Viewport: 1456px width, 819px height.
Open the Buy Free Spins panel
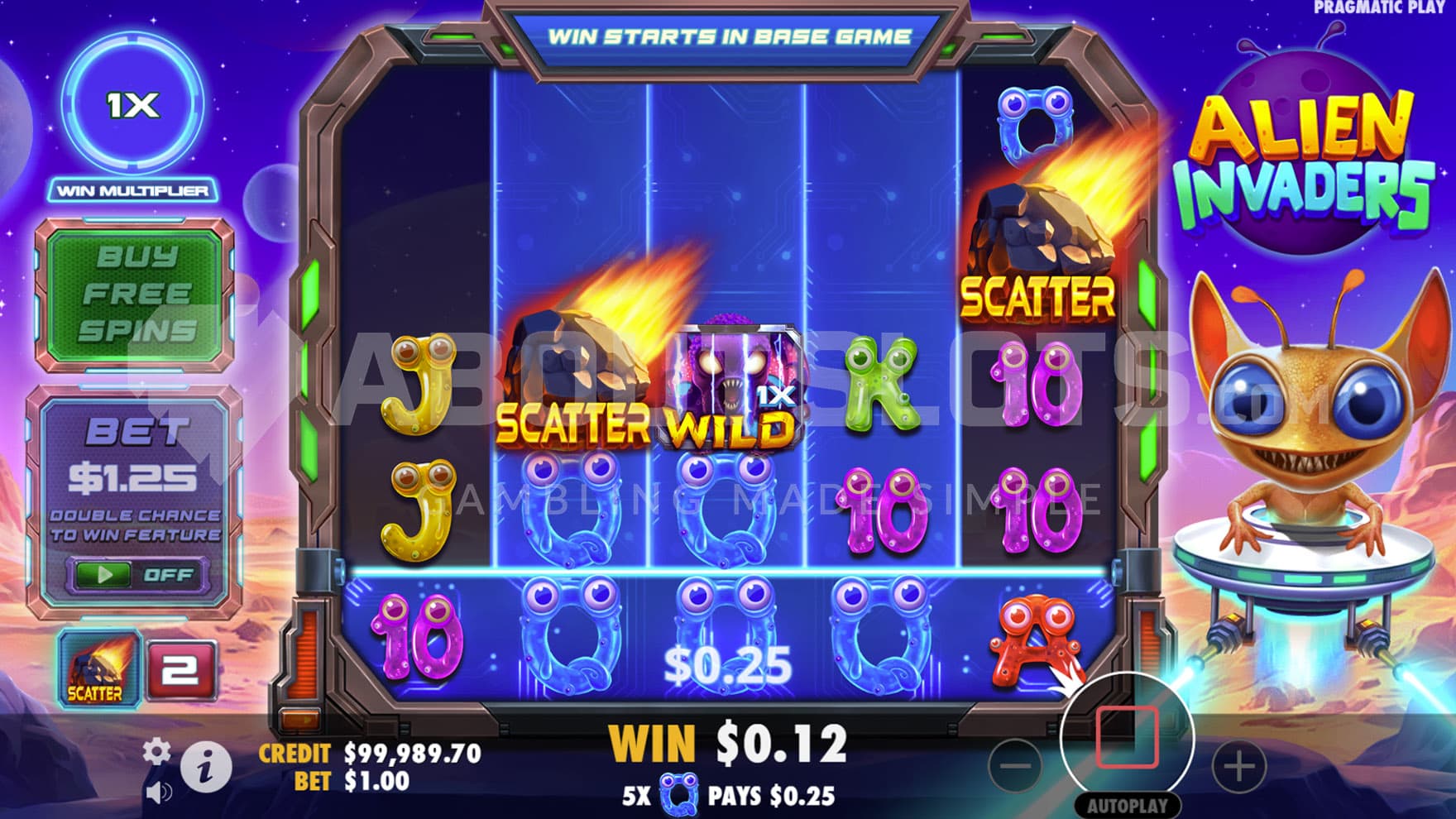(x=135, y=294)
